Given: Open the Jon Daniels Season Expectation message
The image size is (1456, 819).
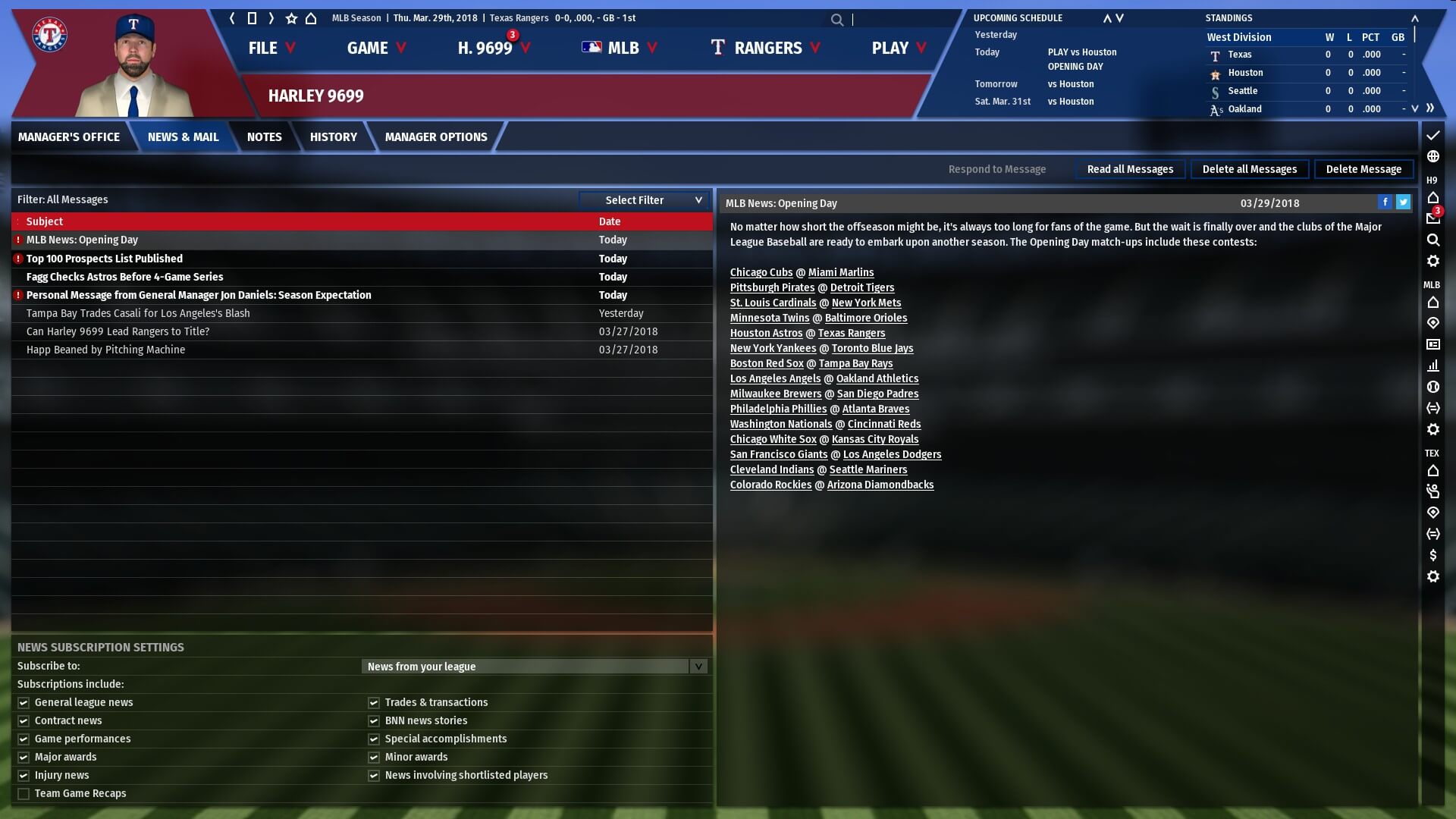Looking at the screenshot, I should (199, 295).
